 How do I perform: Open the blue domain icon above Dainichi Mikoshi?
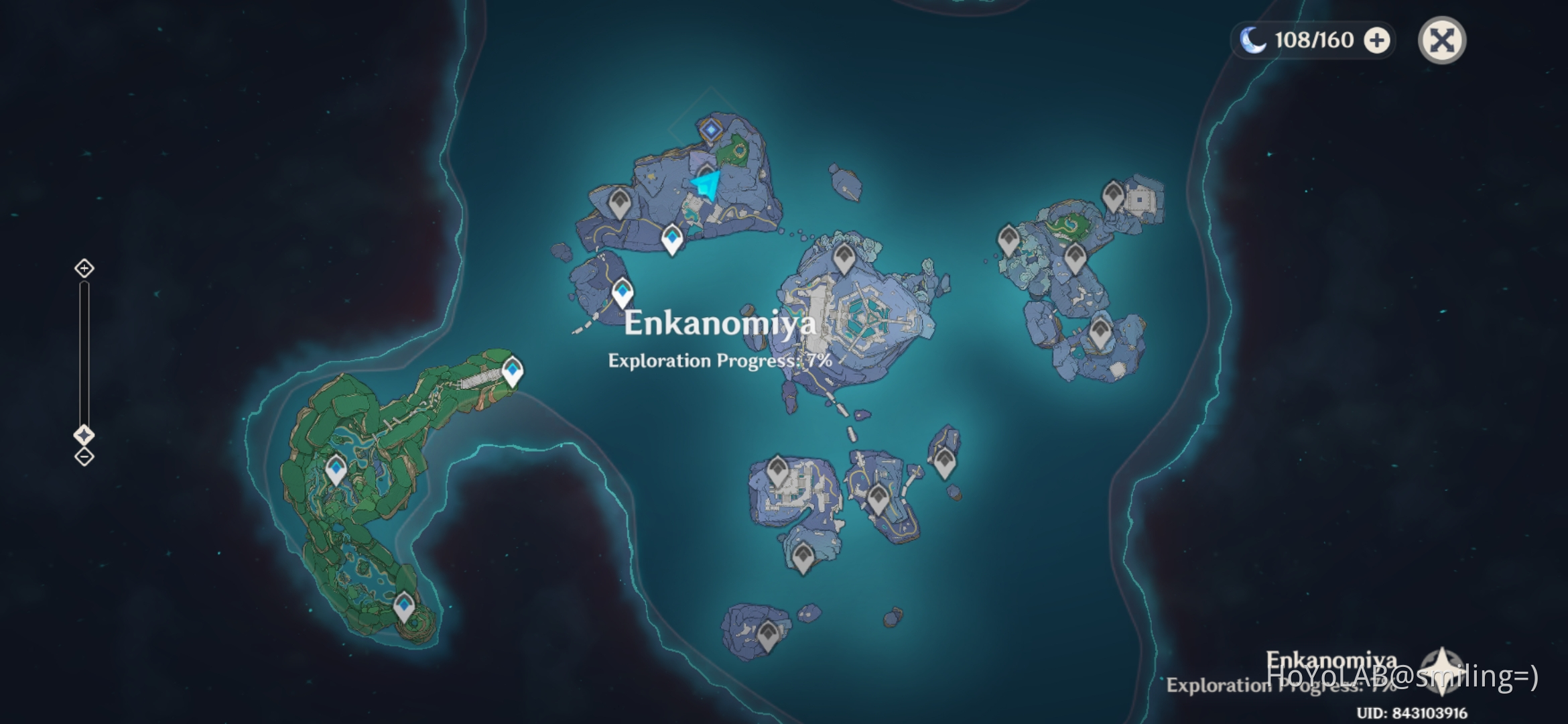[x=710, y=129]
